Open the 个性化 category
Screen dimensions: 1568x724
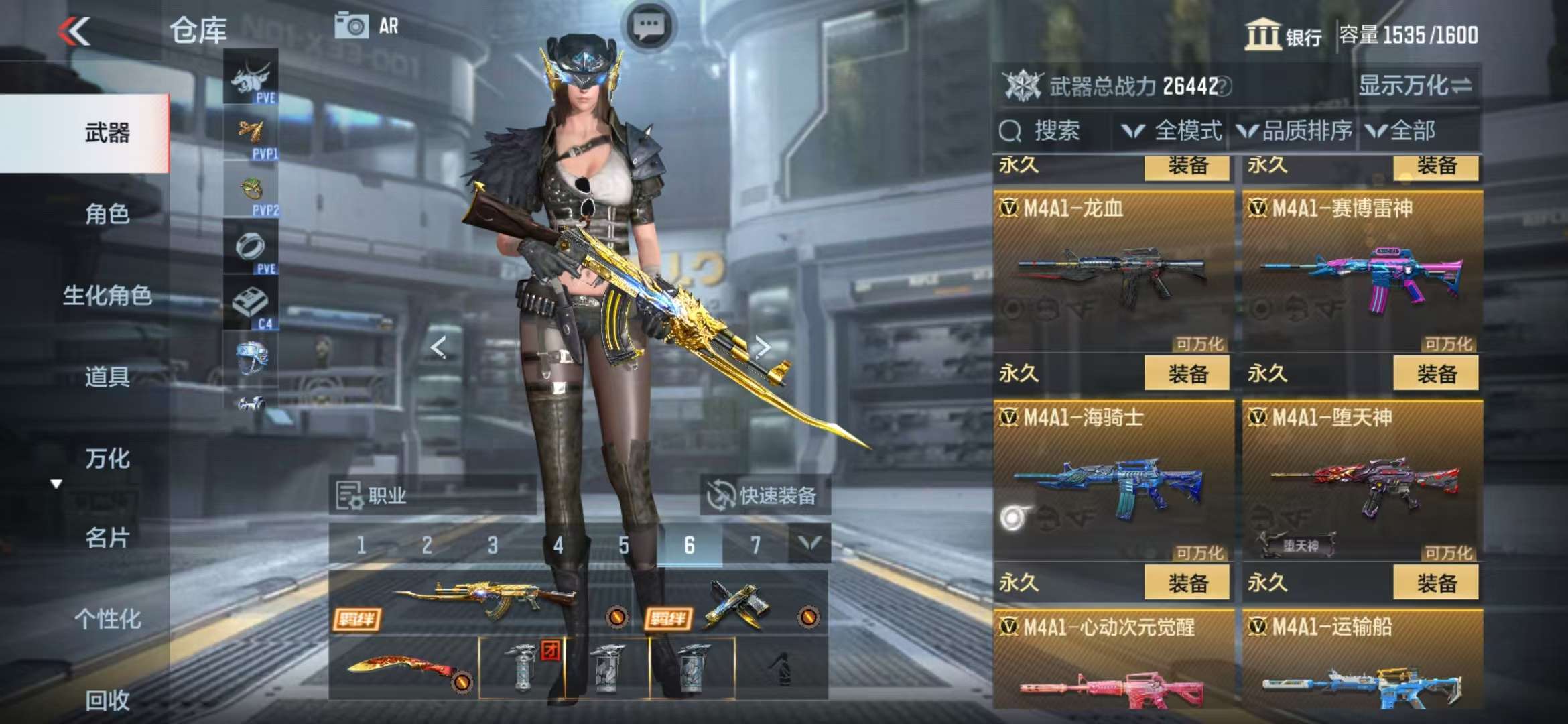[x=107, y=619]
